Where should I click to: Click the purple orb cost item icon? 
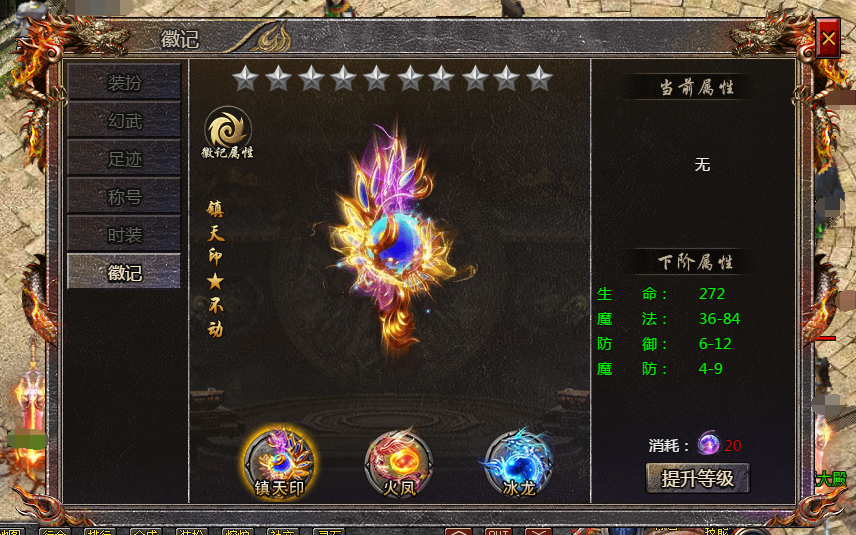[709, 444]
